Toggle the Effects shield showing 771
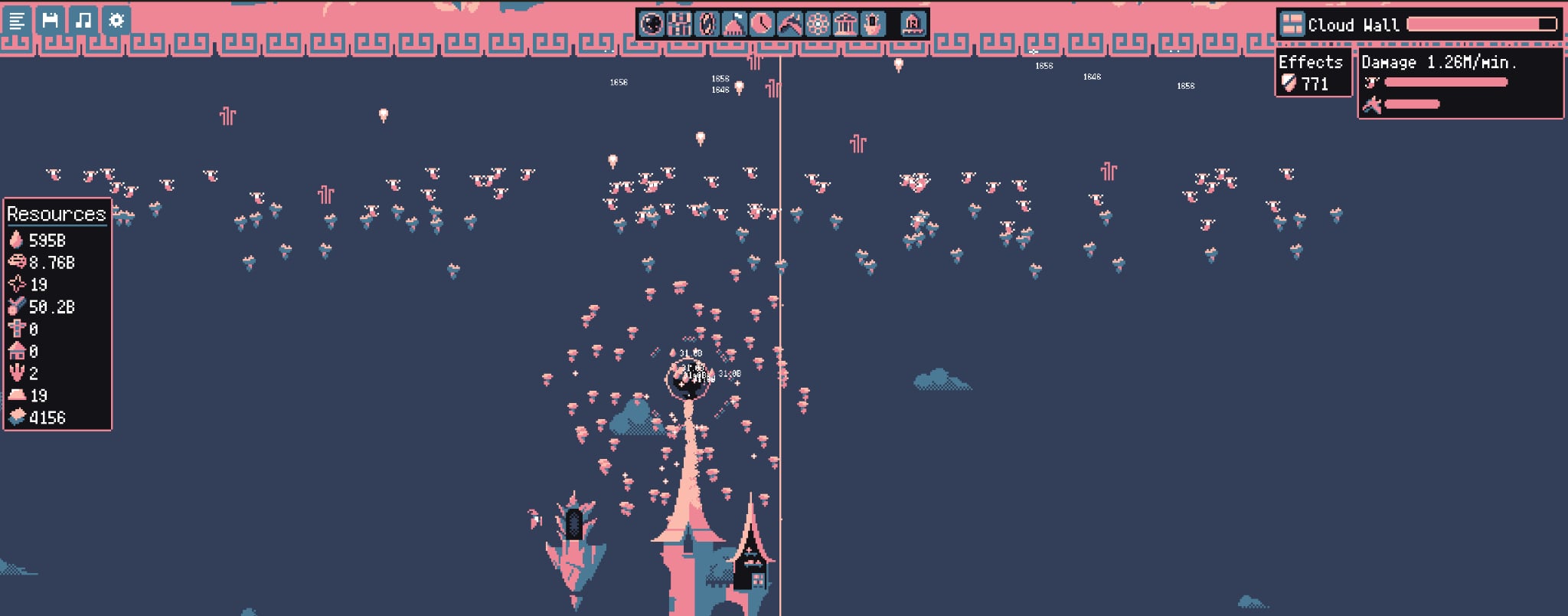 click(x=1295, y=84)
